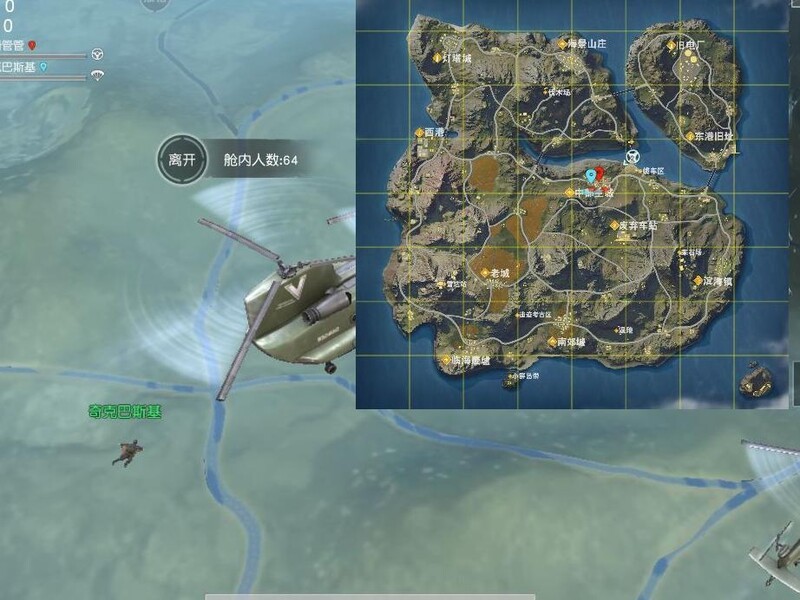The height and width of the screenshot is (600, 800).
Task: Pick 滨海廊墟 on the map
Action: pyautogui.click(x=465, y=360)
